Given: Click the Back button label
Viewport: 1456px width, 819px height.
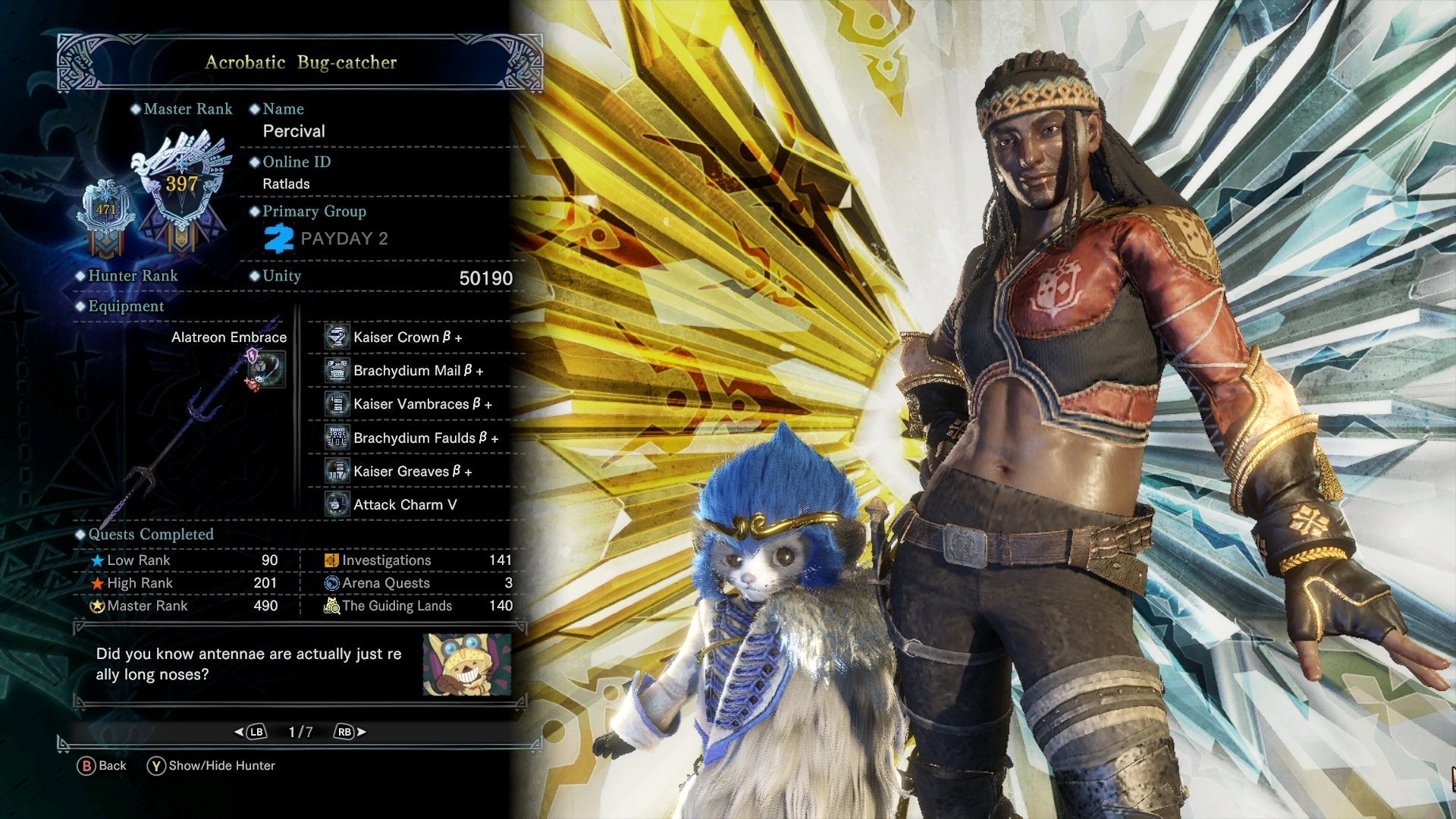Looking at the screenshot, I should point(102,766).
